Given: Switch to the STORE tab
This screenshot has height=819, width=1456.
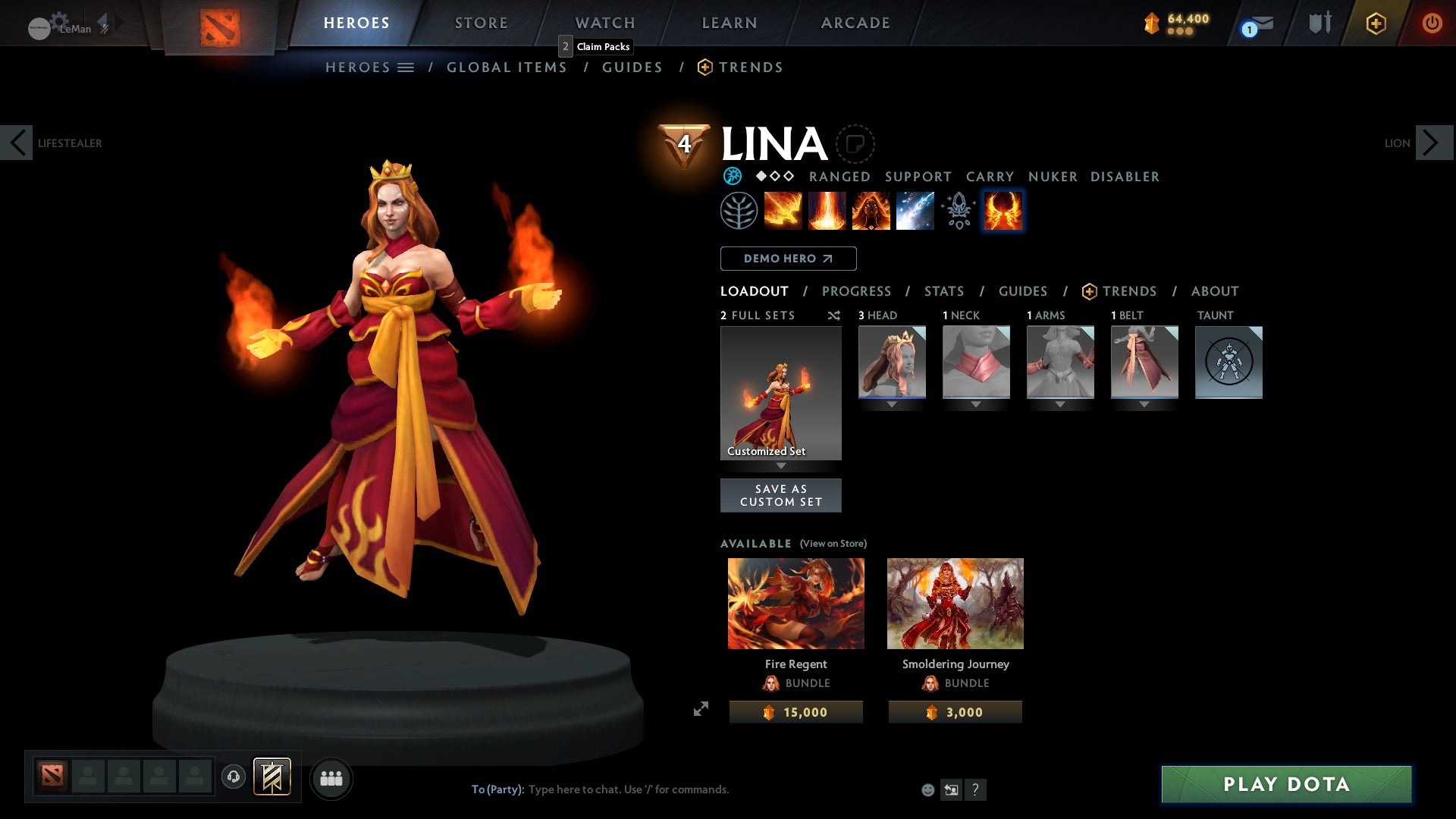Looking at the screenshot, I should [x=481, y=23].
